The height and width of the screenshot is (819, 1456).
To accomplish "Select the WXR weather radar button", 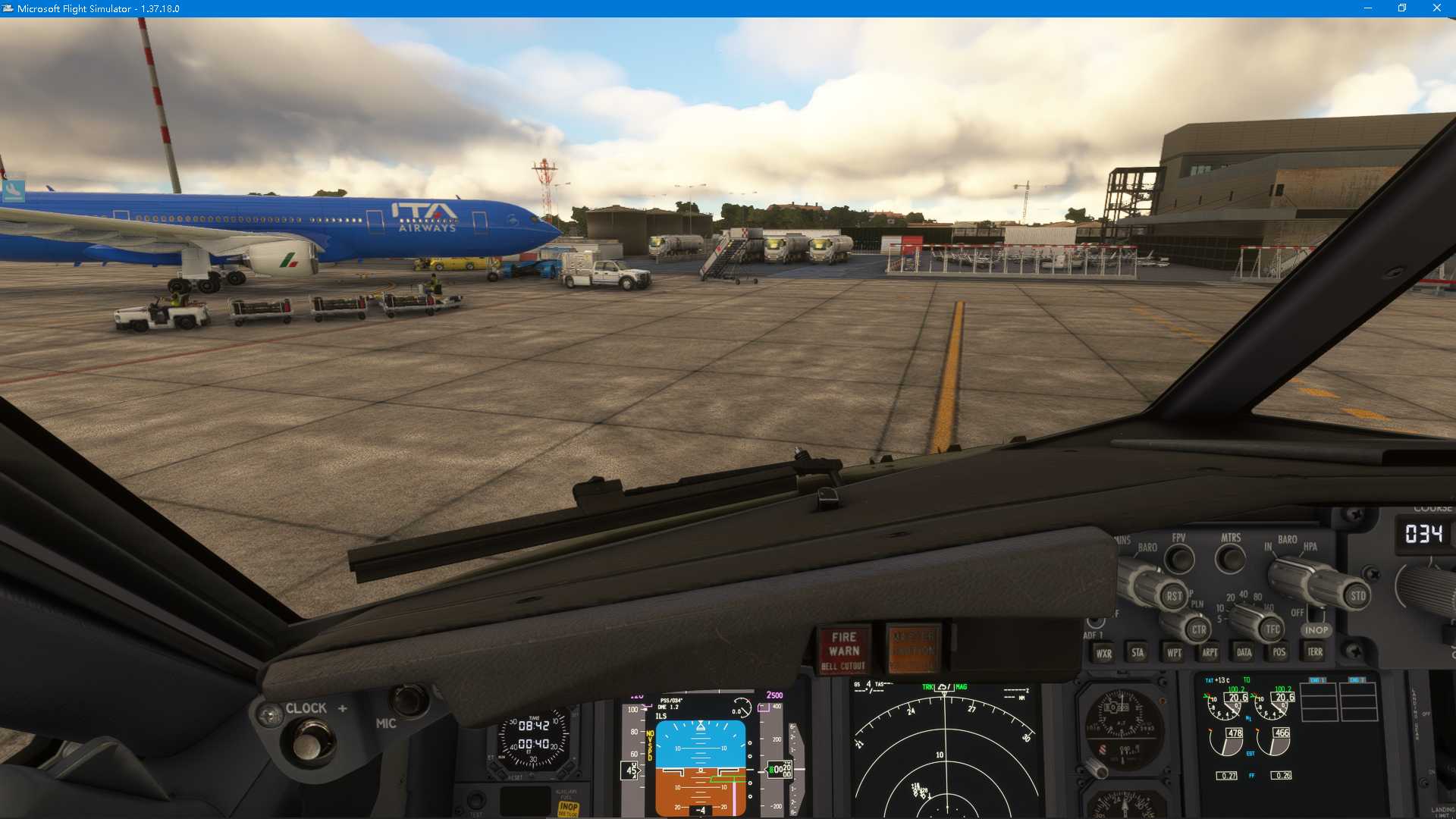I will 1103,653.
